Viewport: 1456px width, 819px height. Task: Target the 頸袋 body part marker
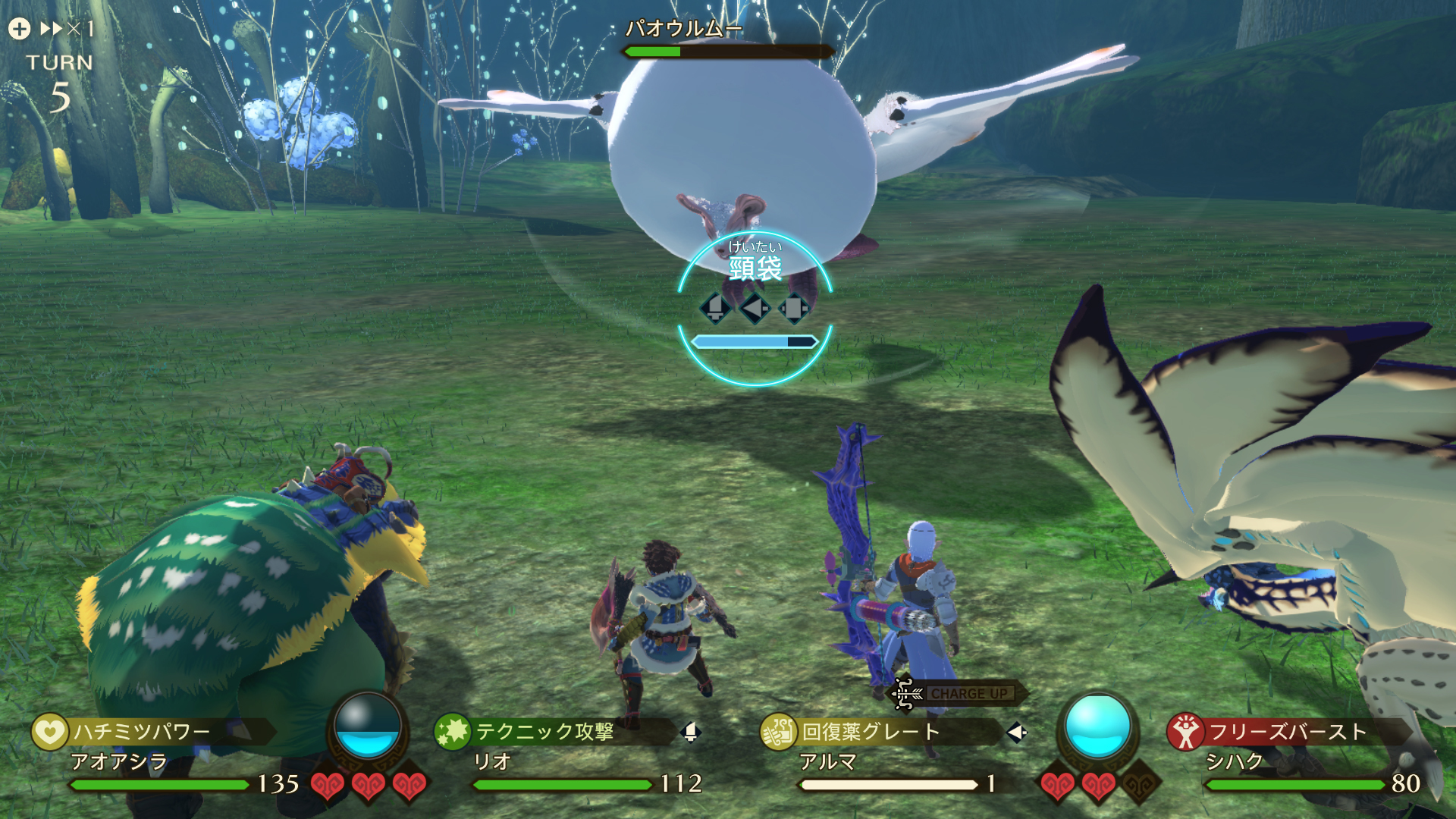point(755,267)
